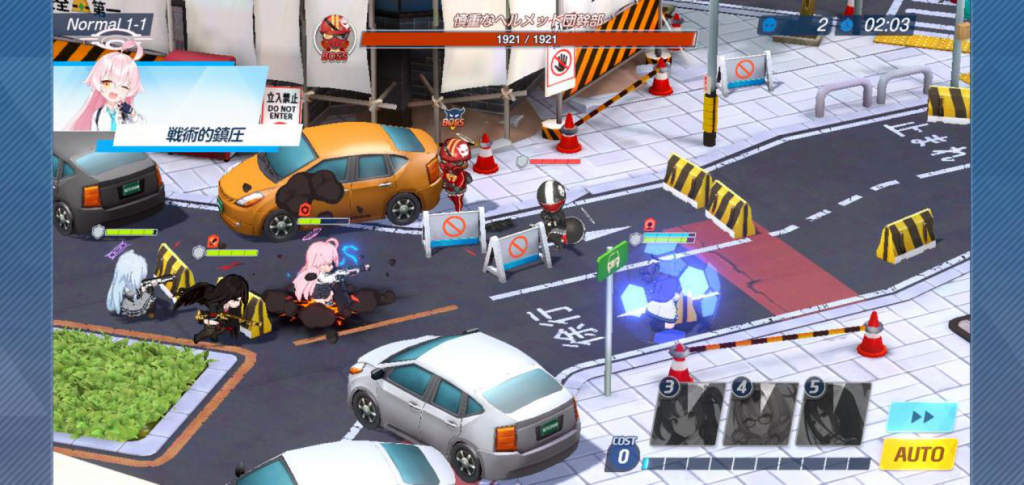Activate the fast-forward speed button
Image resolution: width=1024 pixels, height=485 pixels.
pos(920,417)
